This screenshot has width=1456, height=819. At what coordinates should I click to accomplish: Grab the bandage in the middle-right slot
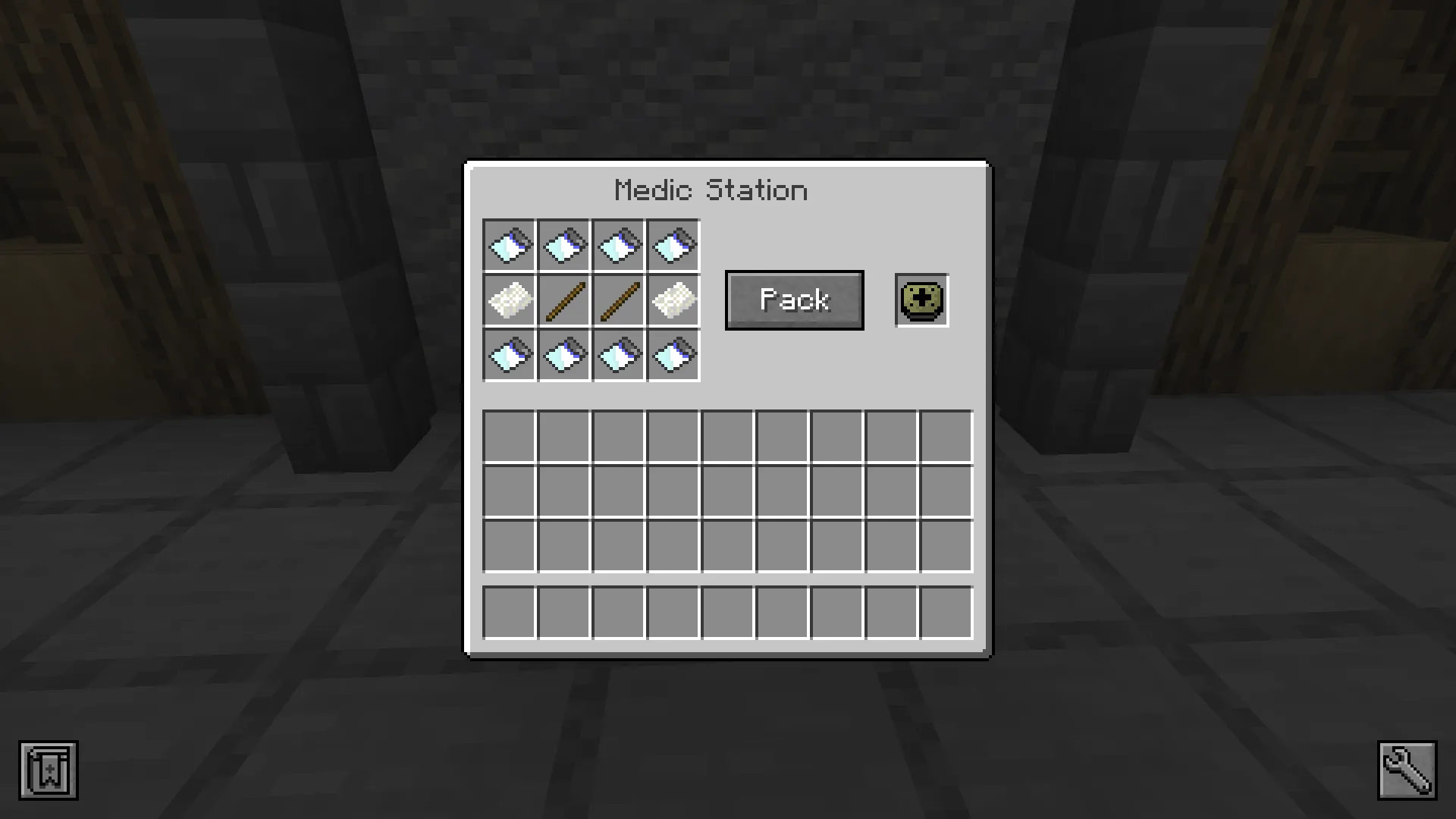click(x=673, y=300)
